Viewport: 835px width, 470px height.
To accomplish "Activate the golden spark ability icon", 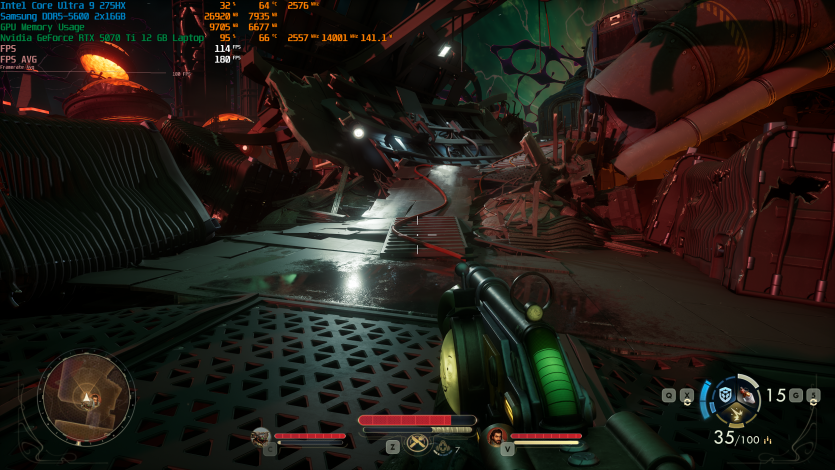I will 738,414.
